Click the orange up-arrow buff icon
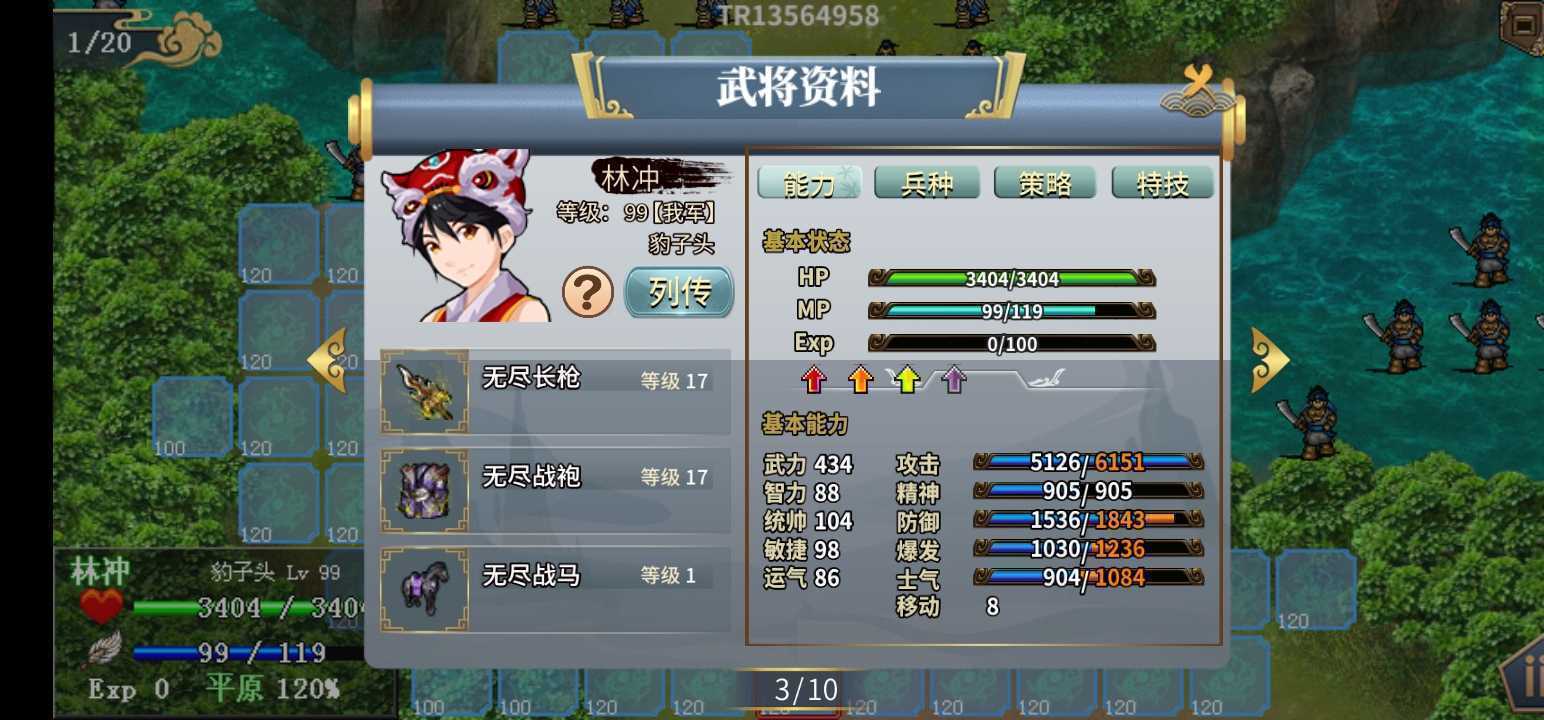This screenshot has width=1544, height=720. coord(861,379)
